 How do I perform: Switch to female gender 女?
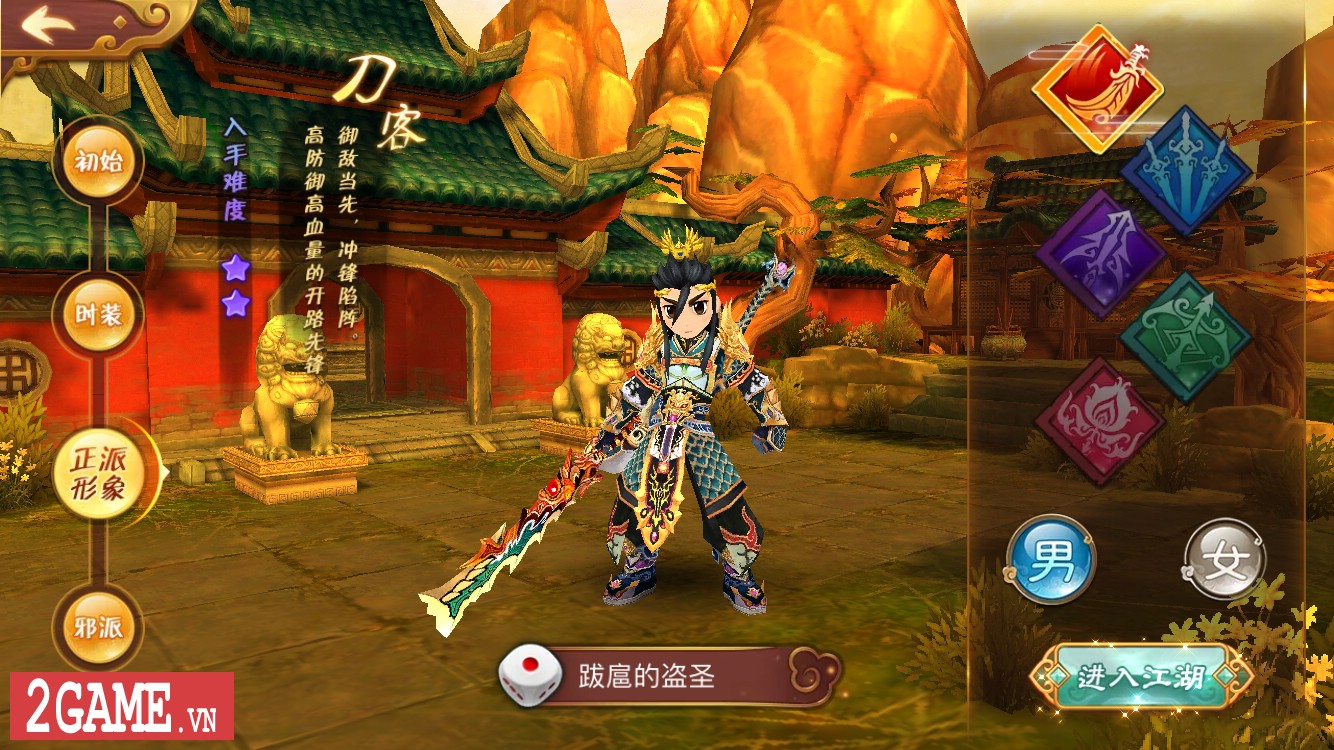click(x=1226, y=559)
